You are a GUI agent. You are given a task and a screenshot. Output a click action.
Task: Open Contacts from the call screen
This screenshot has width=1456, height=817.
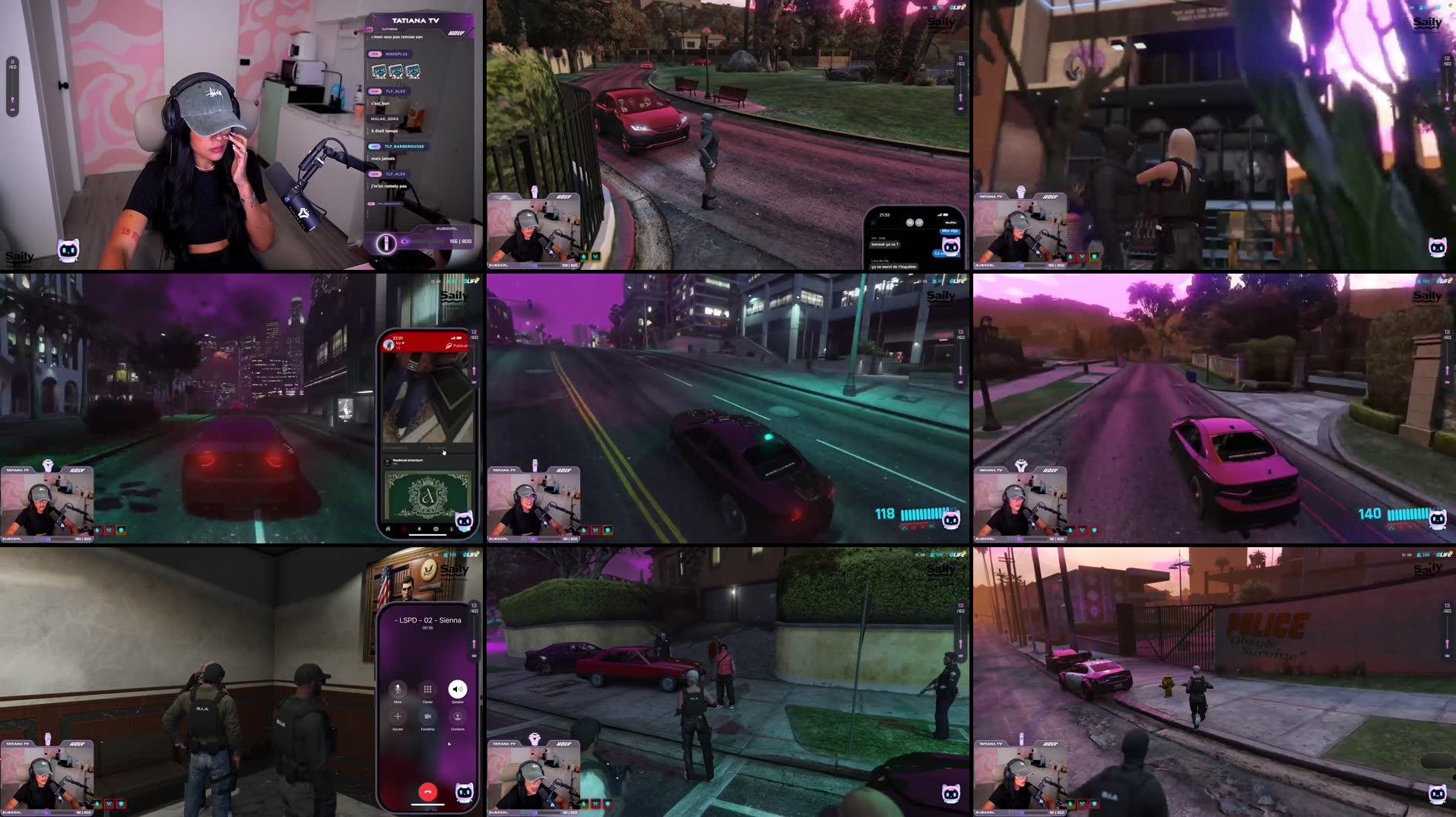[x=458, y=716]
